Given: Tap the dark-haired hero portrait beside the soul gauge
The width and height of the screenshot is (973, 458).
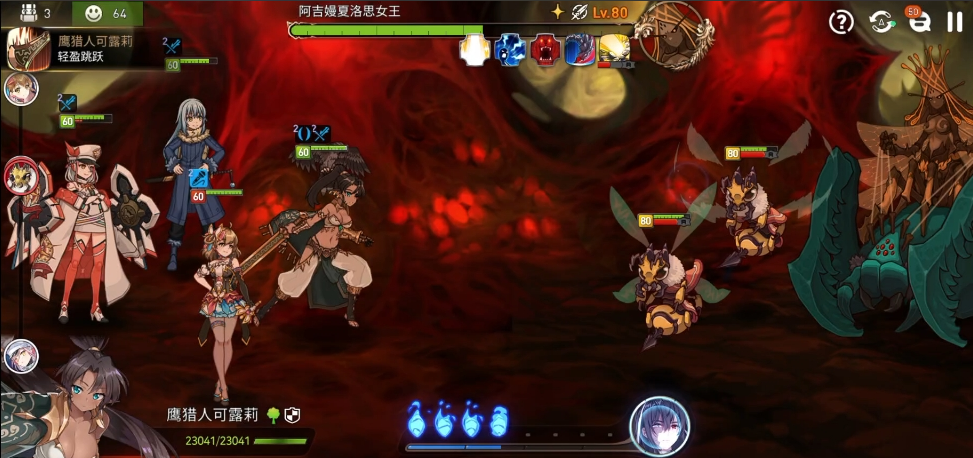Looking at the screenshot, I should pyautogui.click(x=659, y=426).
